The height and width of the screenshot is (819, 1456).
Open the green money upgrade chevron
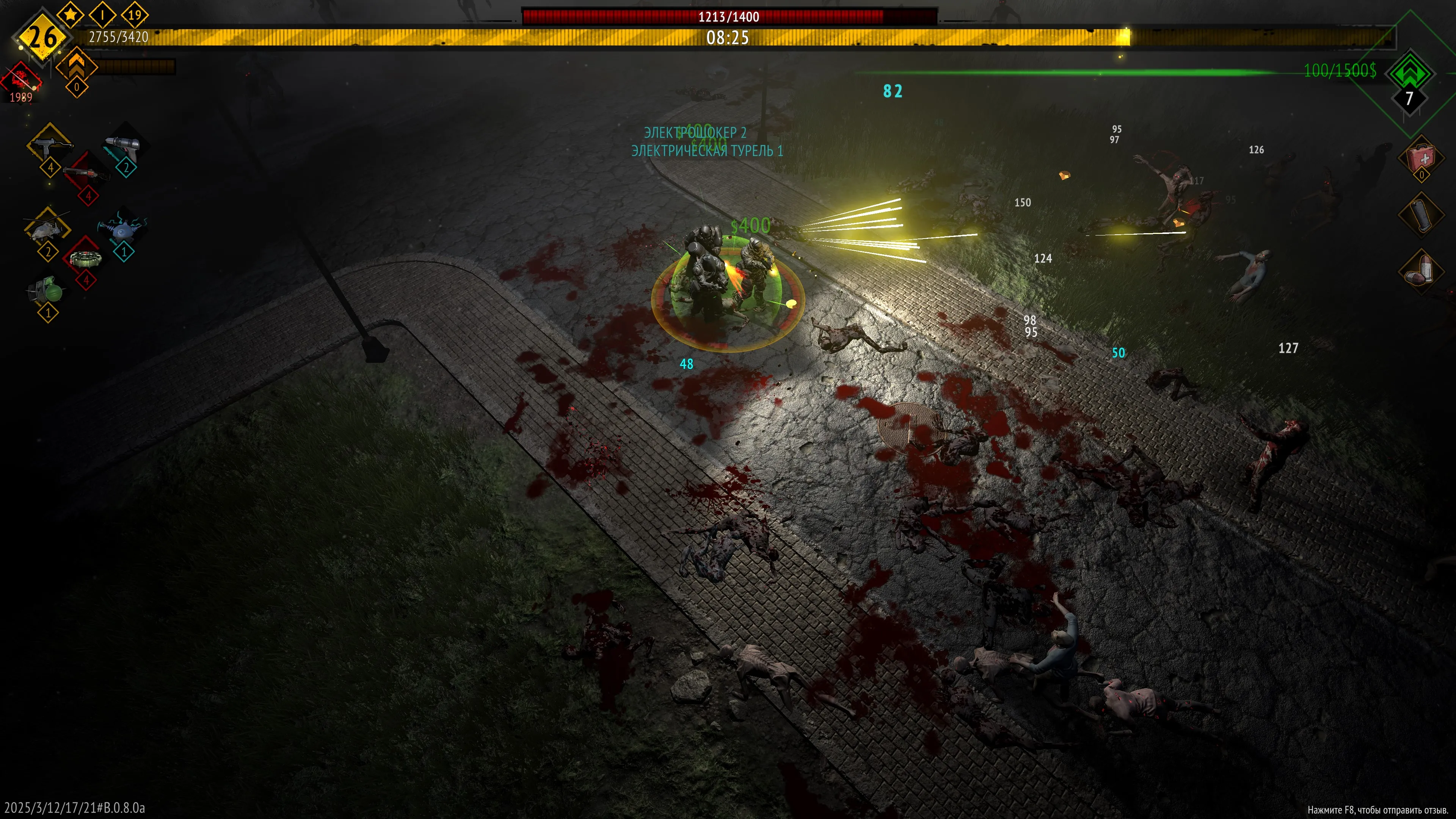[x=1410, y=74]
